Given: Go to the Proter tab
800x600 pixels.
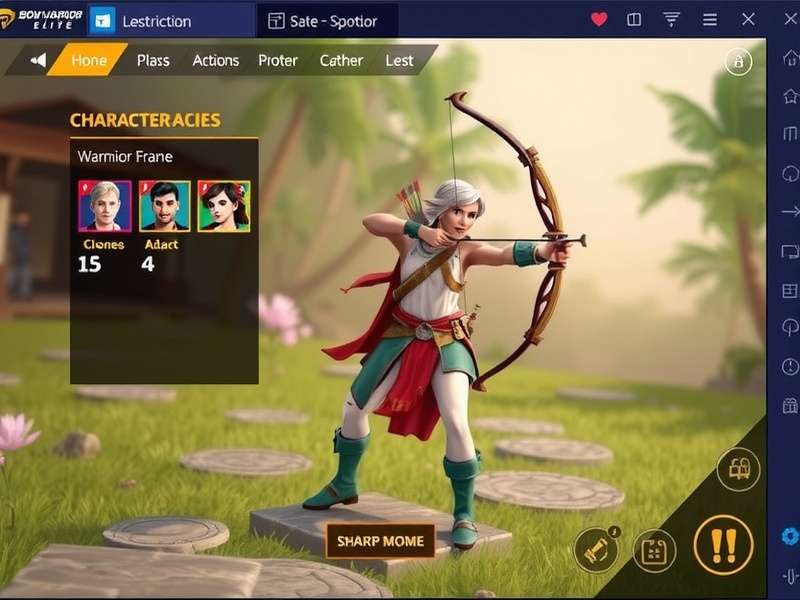Looking at the screenshot, I should coord(278,60).
